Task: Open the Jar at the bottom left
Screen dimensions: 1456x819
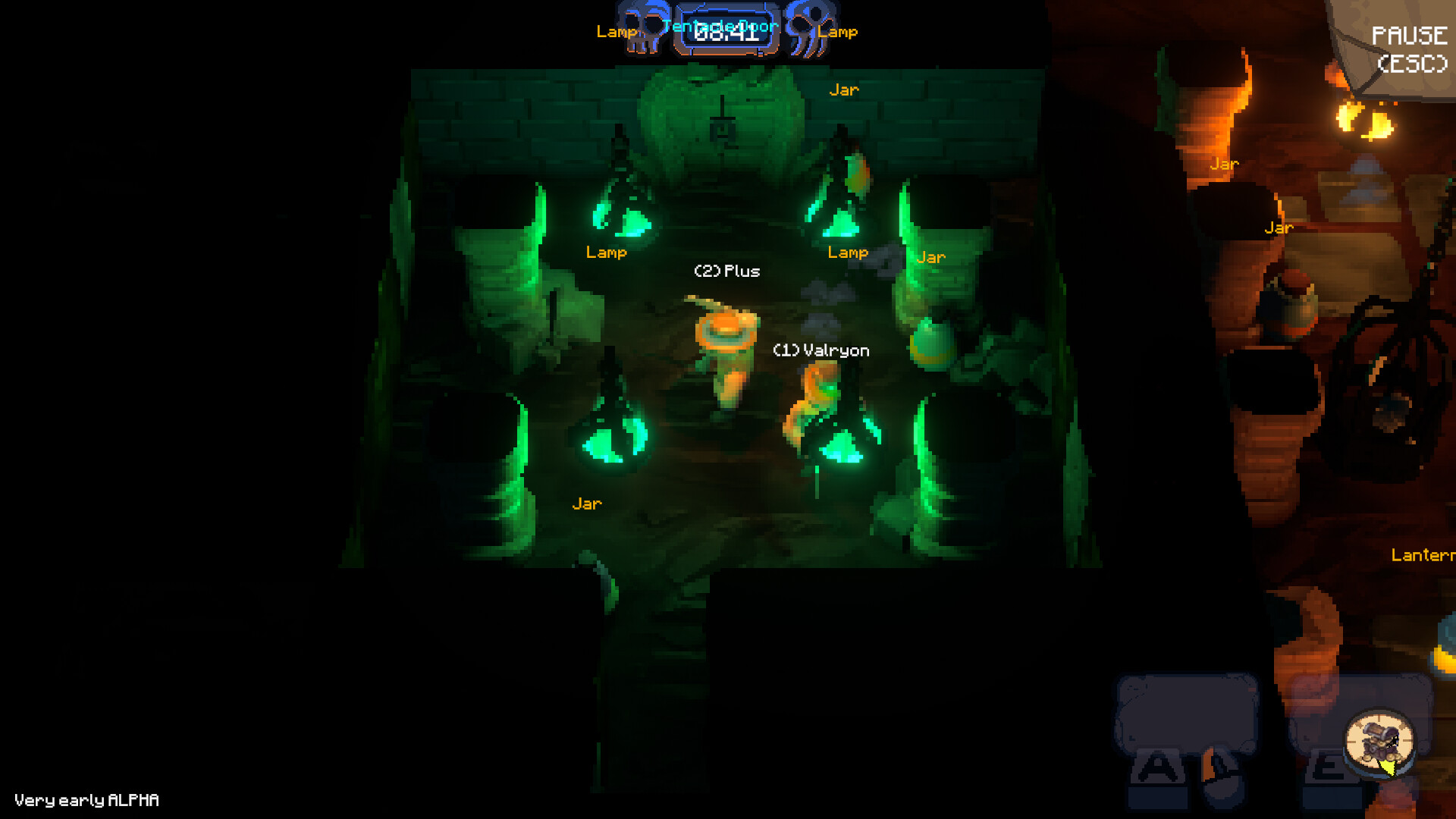Action: [x=586, y=503]
